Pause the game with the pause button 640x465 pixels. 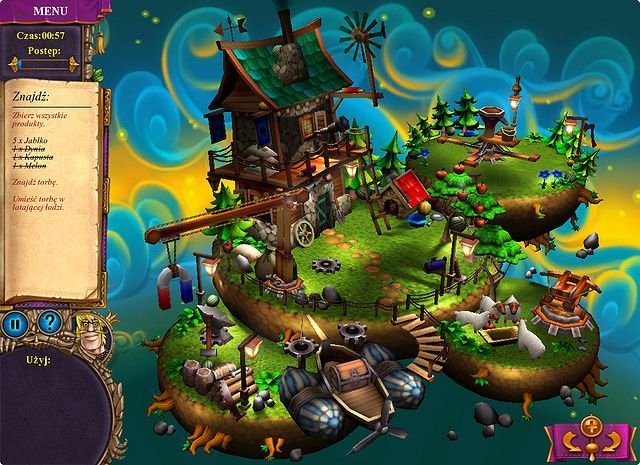click(x=15, y=323)
